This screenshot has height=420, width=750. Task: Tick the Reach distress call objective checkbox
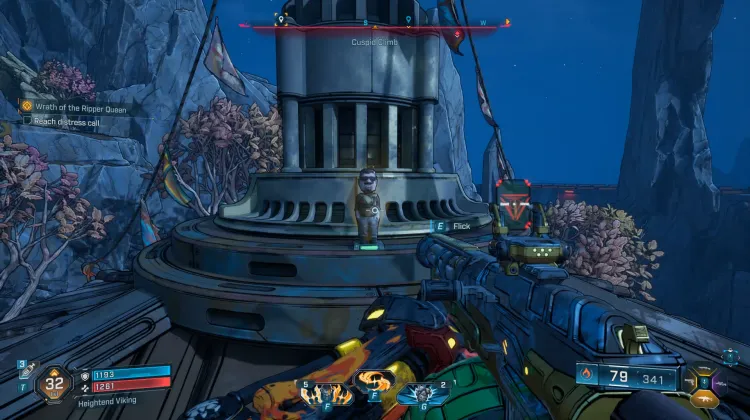(27, 120)
